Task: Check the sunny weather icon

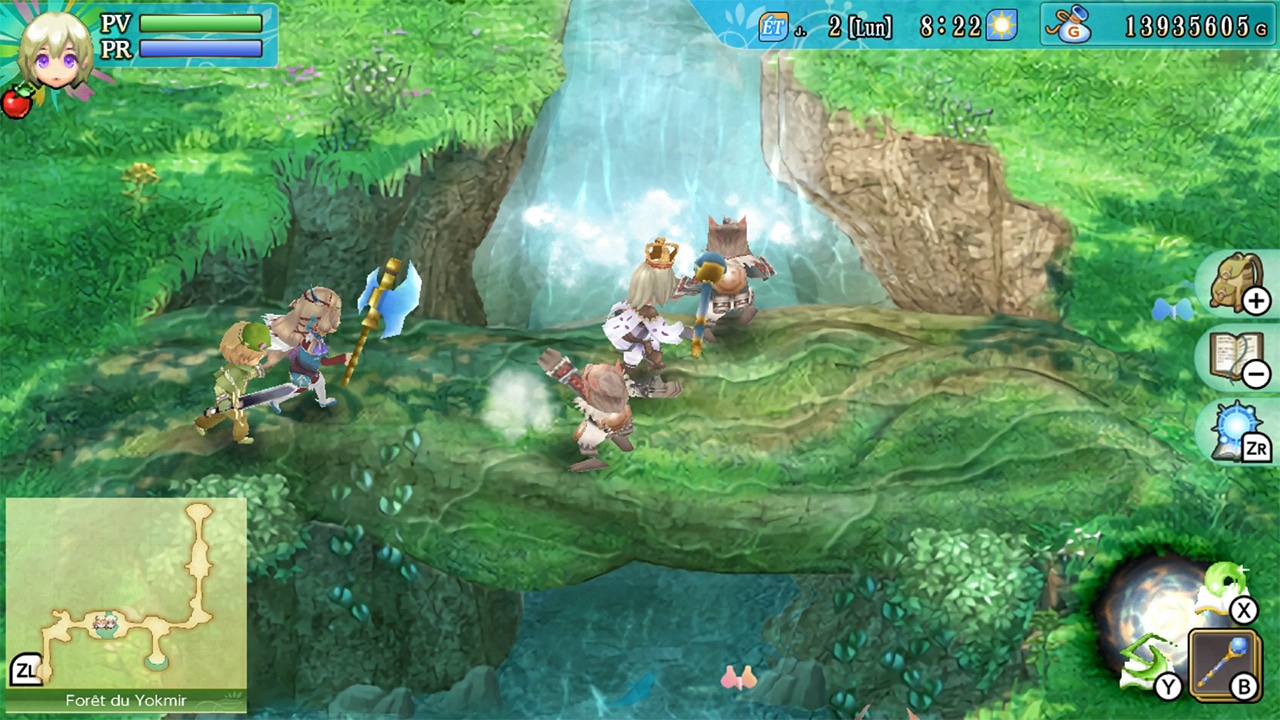Action: click(x=1001, y=26)
